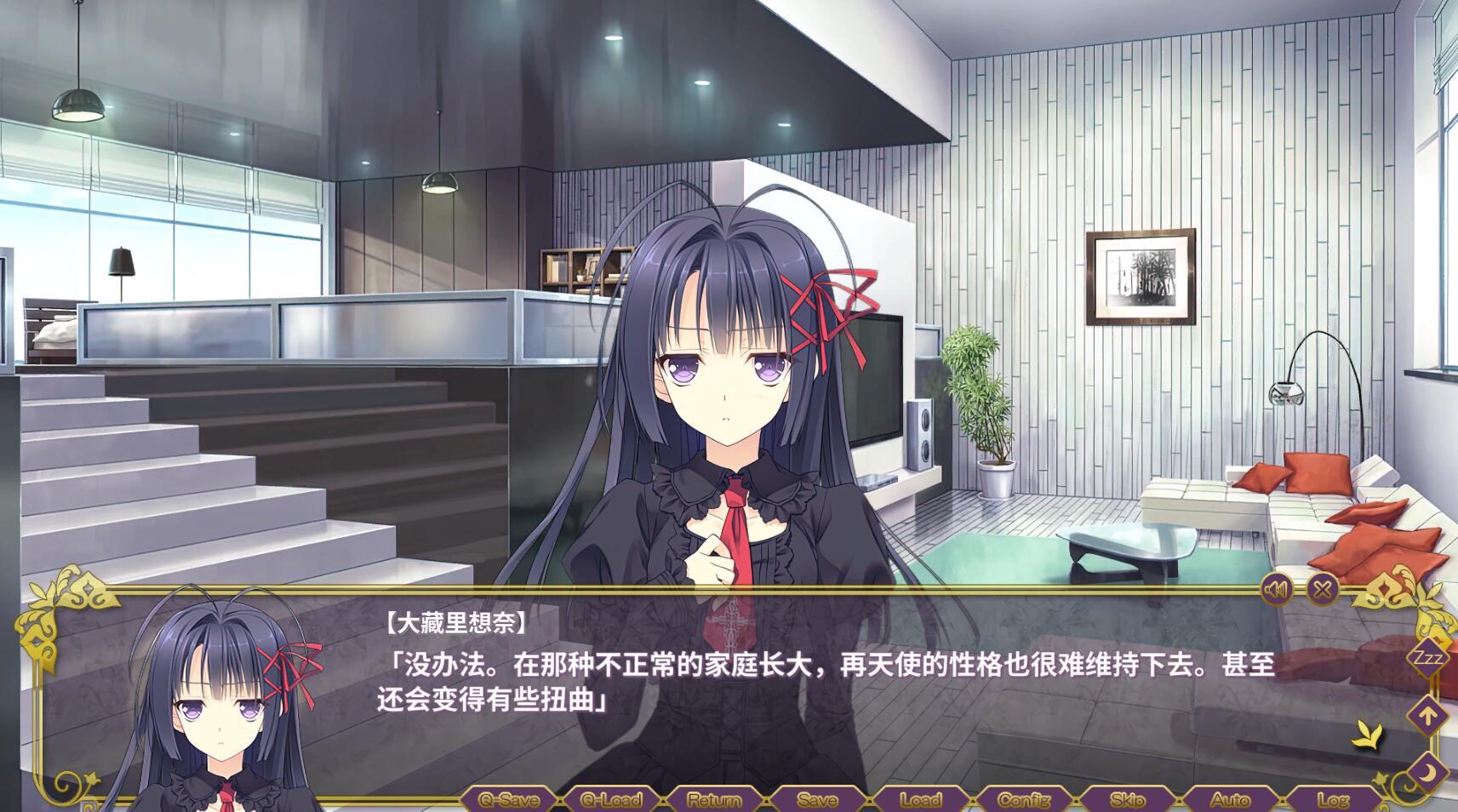Replay the voice line with the speaker icon
This screenshot has height=812, width=1458.
coord(1277,587)
